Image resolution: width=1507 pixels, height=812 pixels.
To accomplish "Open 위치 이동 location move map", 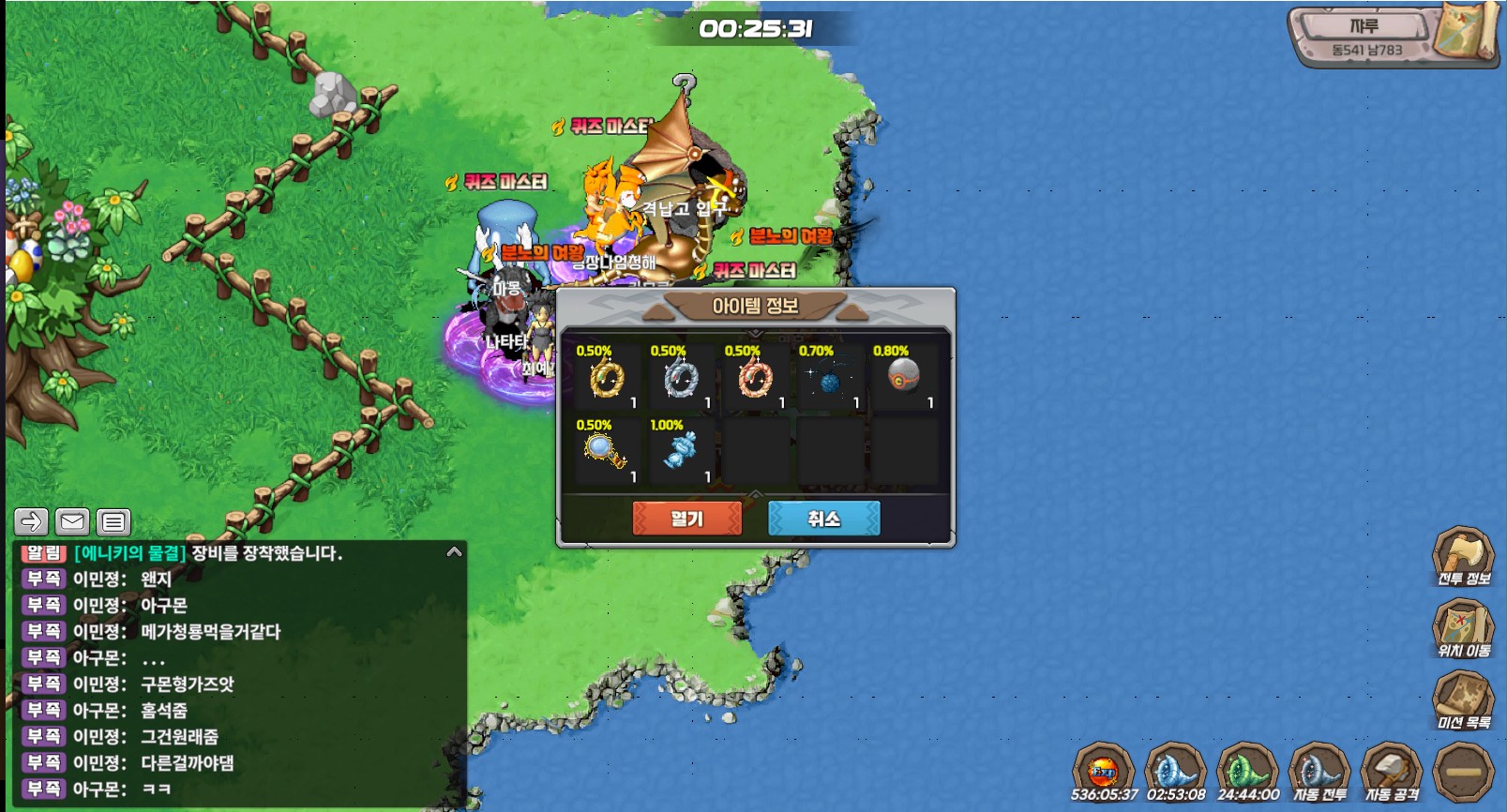I will tap(1463, 627).
